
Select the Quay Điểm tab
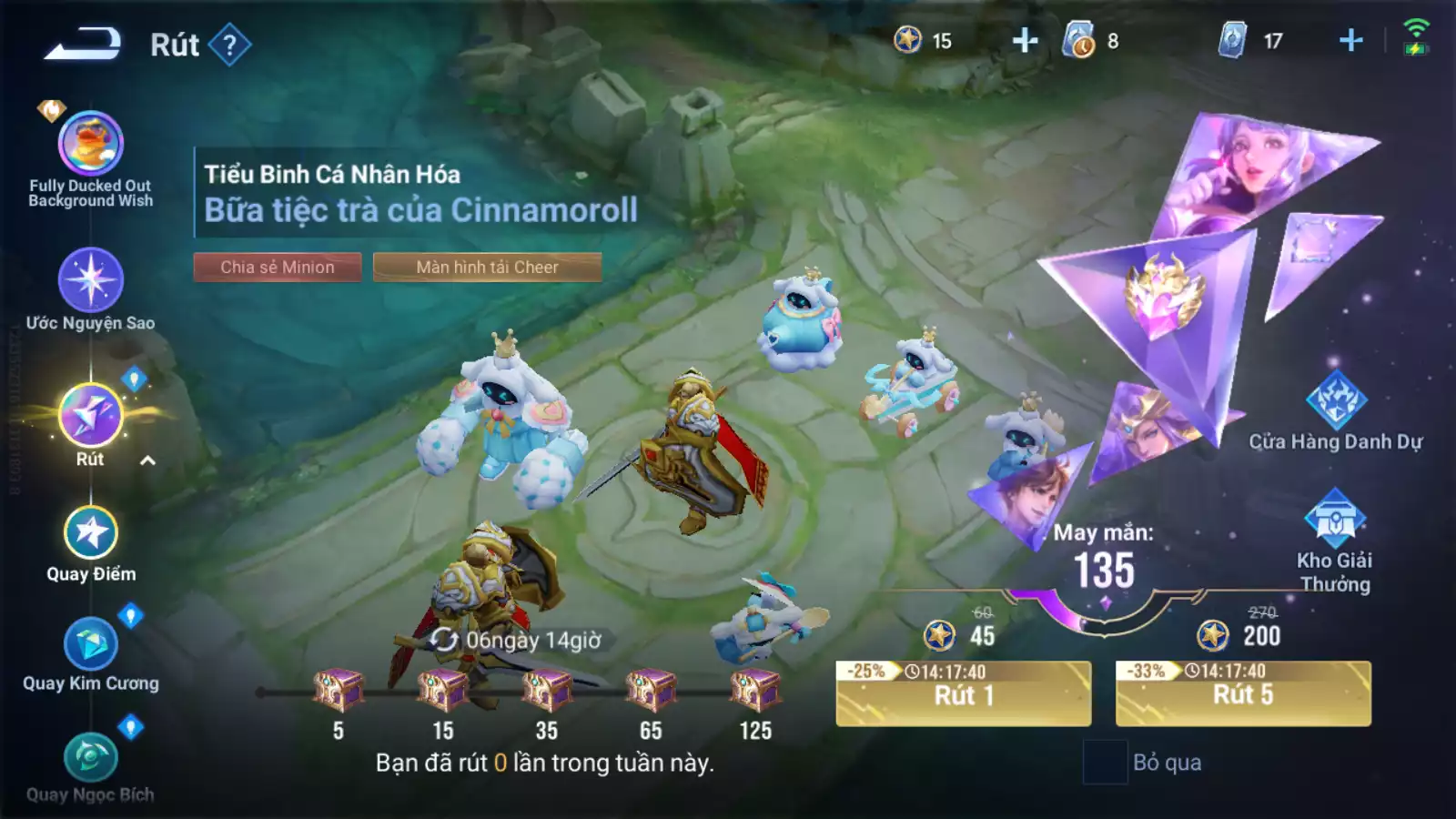91,533
